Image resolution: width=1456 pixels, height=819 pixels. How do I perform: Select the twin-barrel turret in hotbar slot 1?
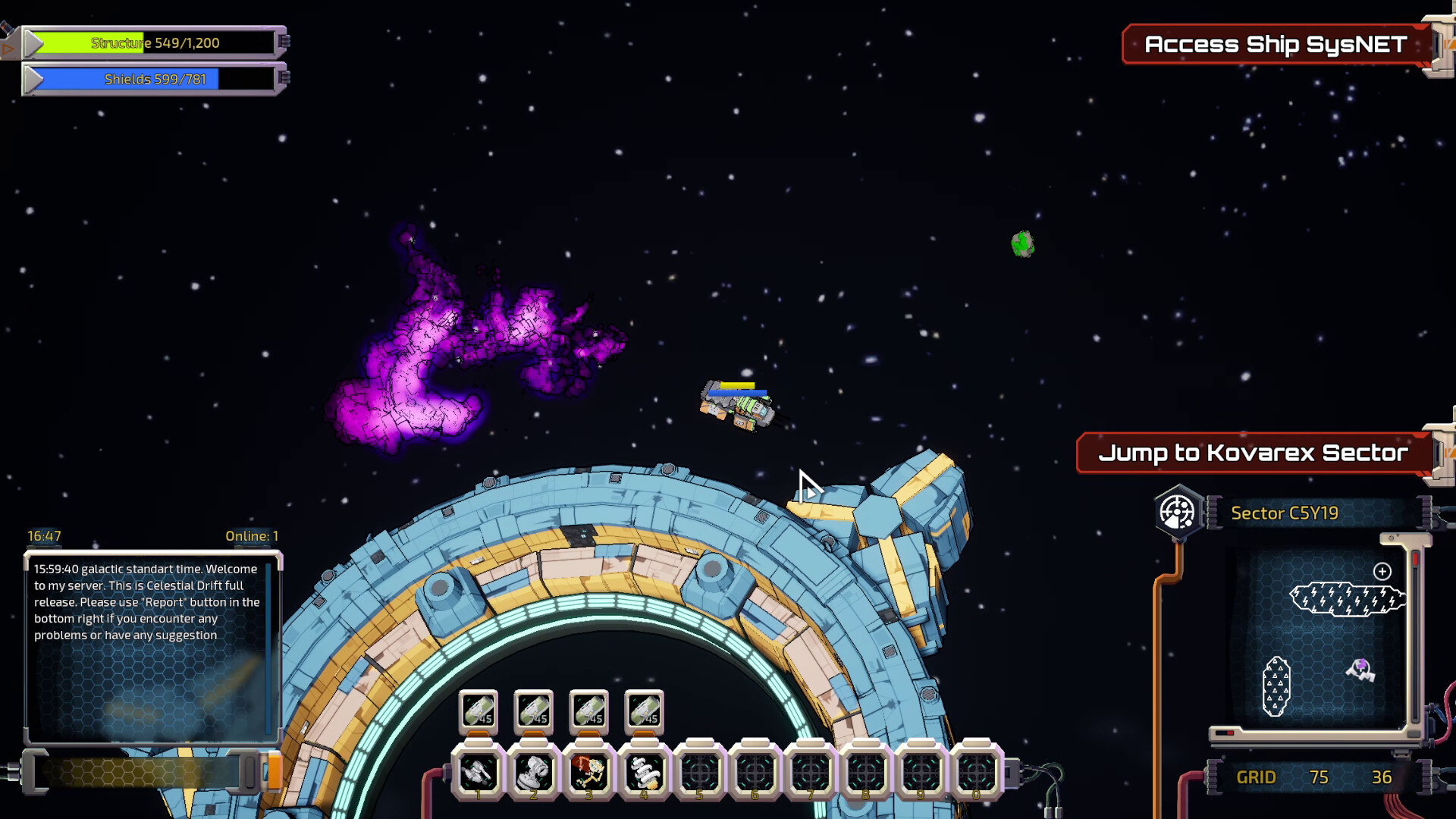479,773
